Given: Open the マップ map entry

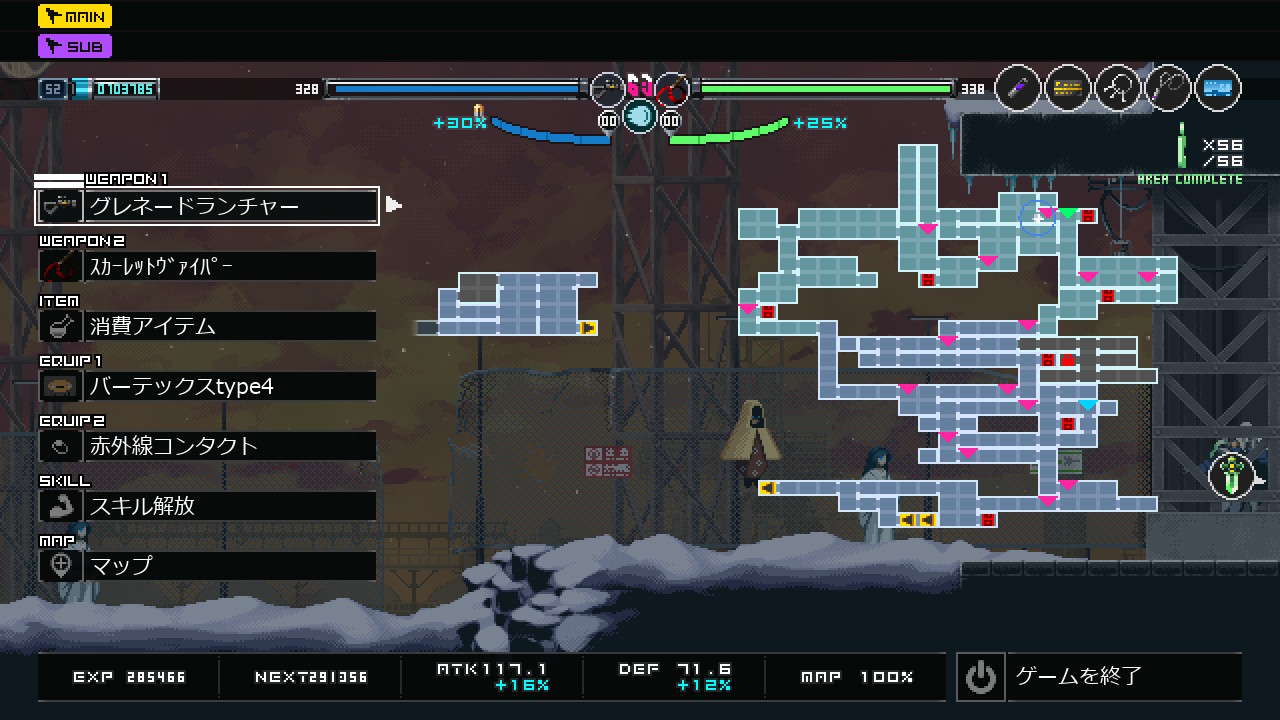Looking at the screenshot, I should pyautogui.click(x=207, y=566).
